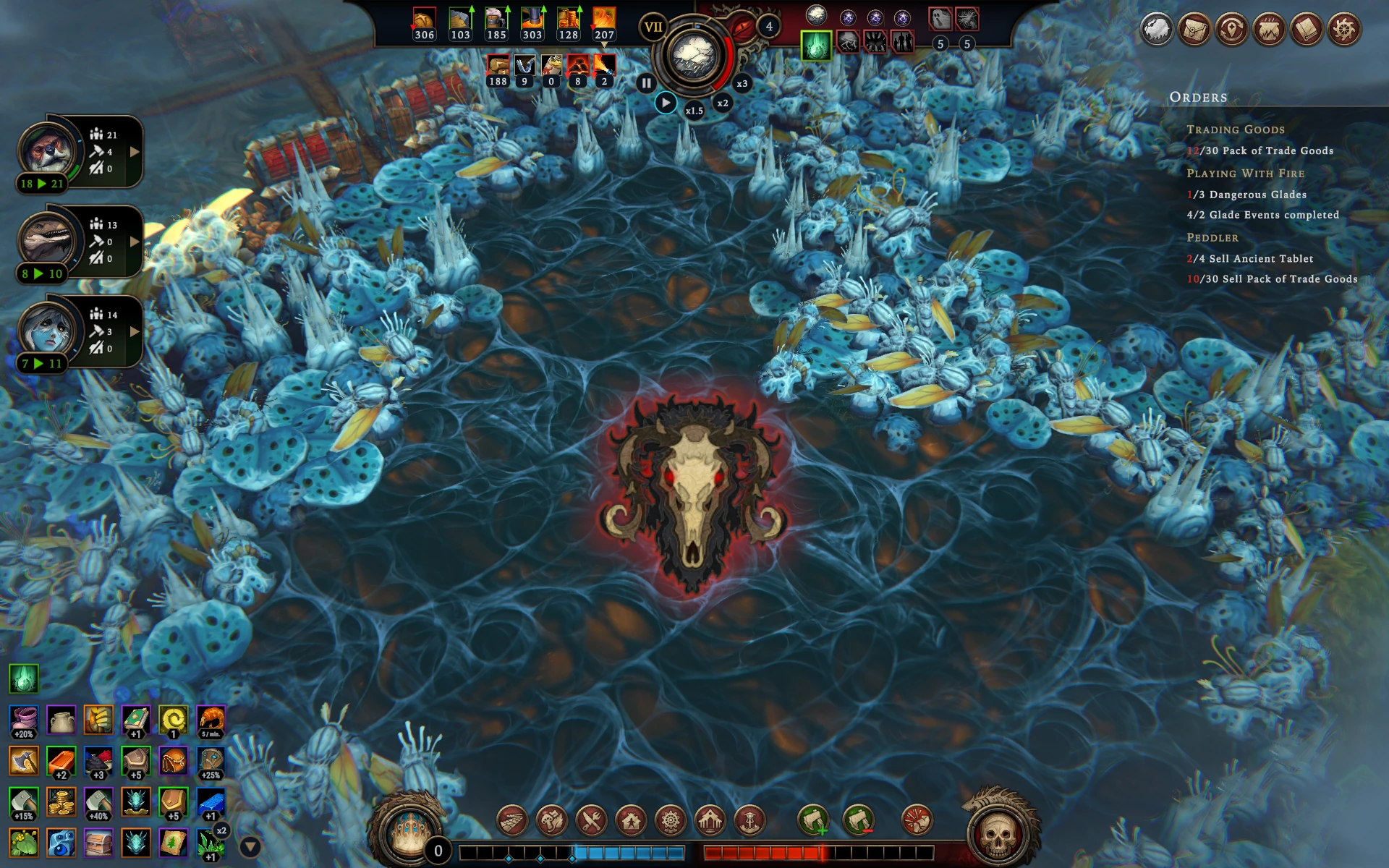The image size is (1389, 868).
Task: Open the book encyclopedia button
Action: tap(1306, 30)
